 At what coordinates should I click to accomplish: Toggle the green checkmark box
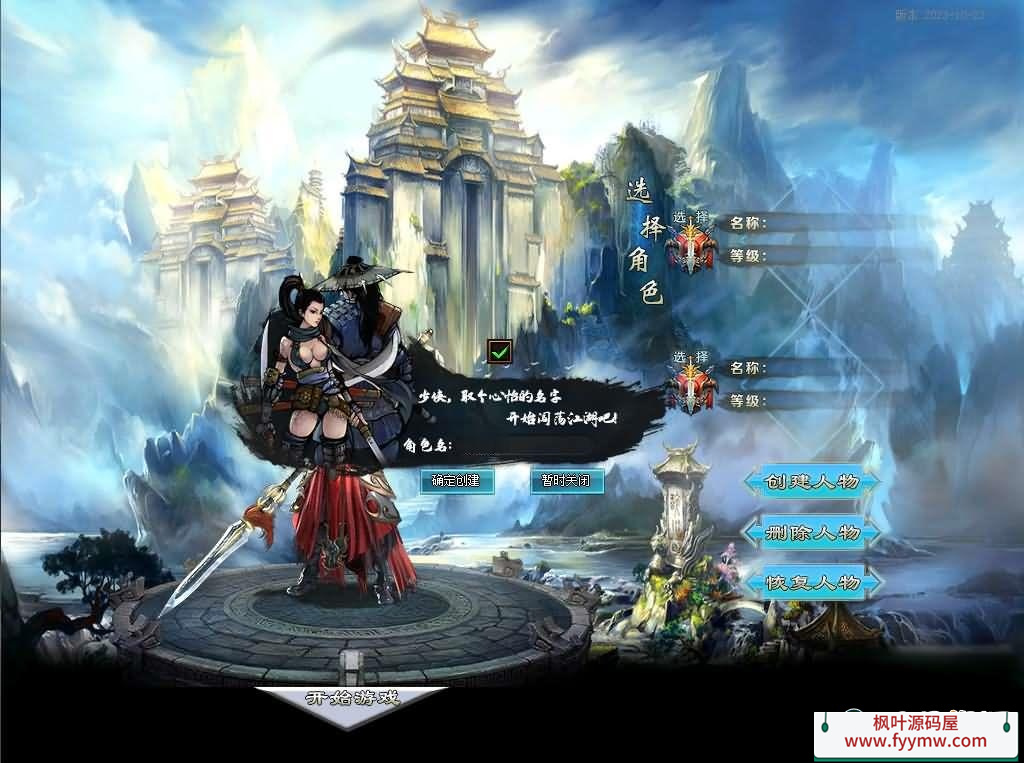pyautogui.click(x=500, y=351)
